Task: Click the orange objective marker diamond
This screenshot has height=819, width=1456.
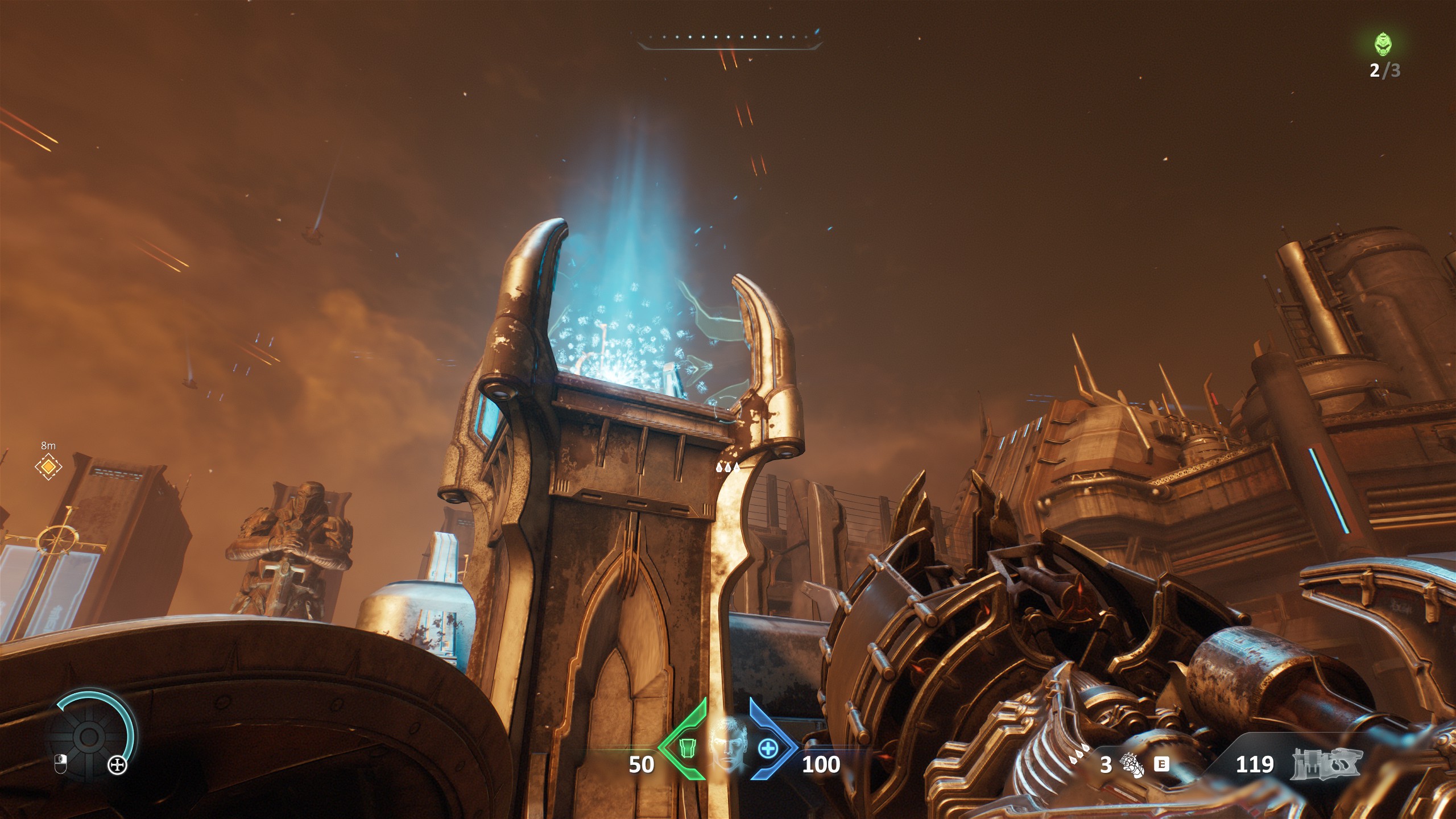Action: tap(48, 467)
